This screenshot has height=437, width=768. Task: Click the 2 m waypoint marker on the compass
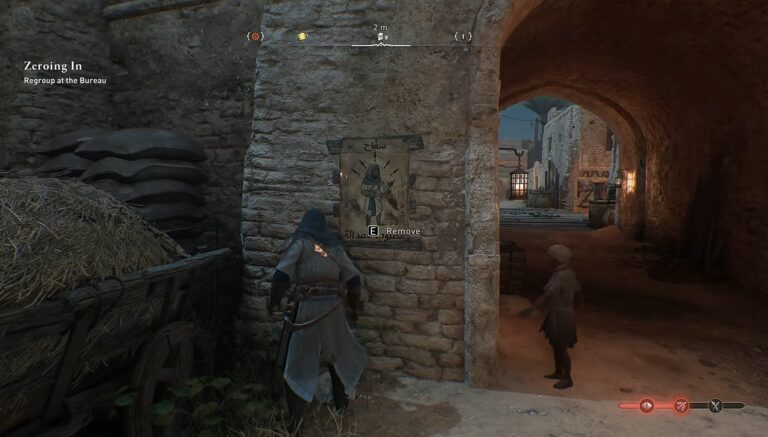pyautogui.click(x=381, y=37)
